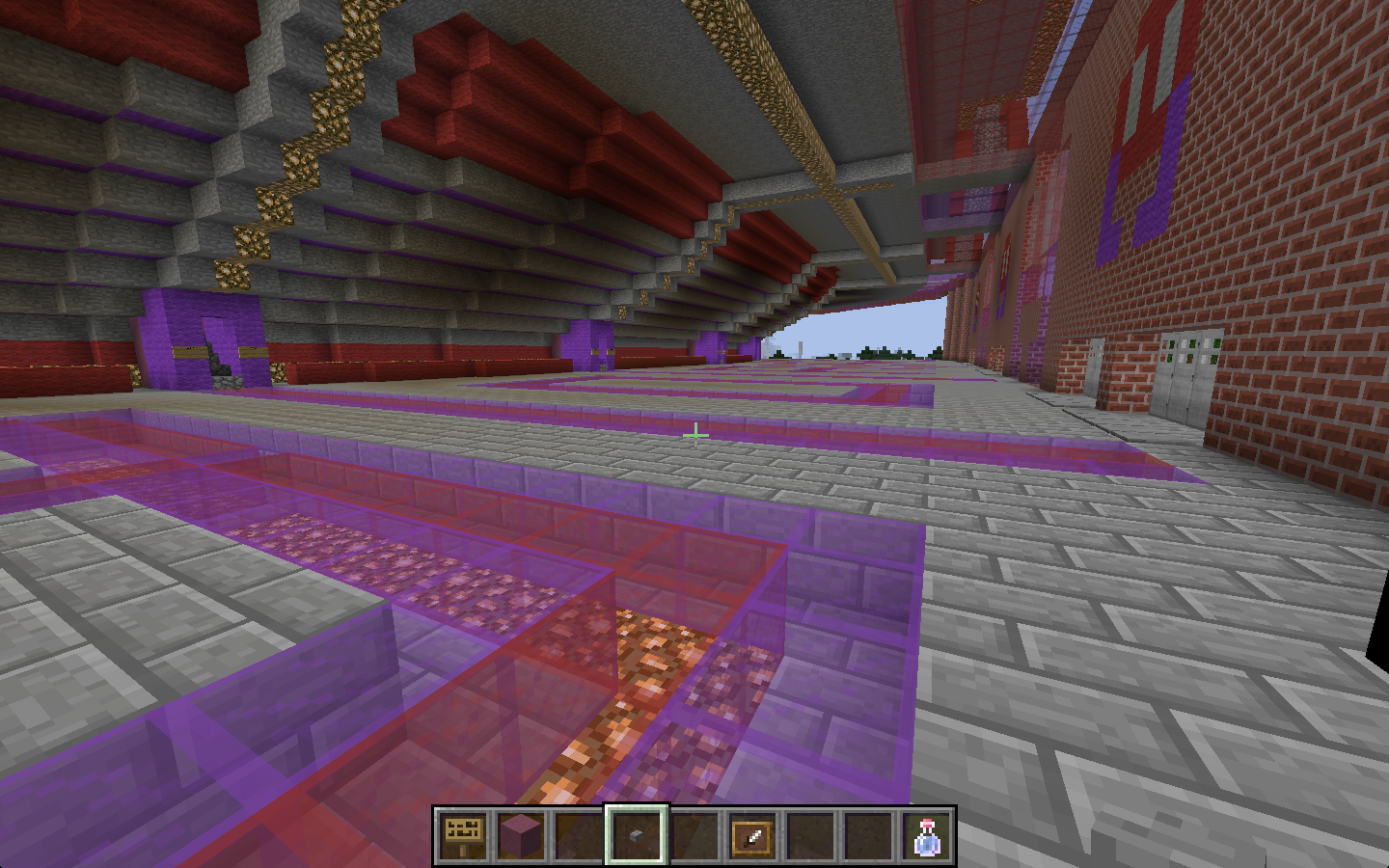Screen dimensions: 1389x868
Task: Select the potion bottle in the last hotbar slot
Action: 923,833
